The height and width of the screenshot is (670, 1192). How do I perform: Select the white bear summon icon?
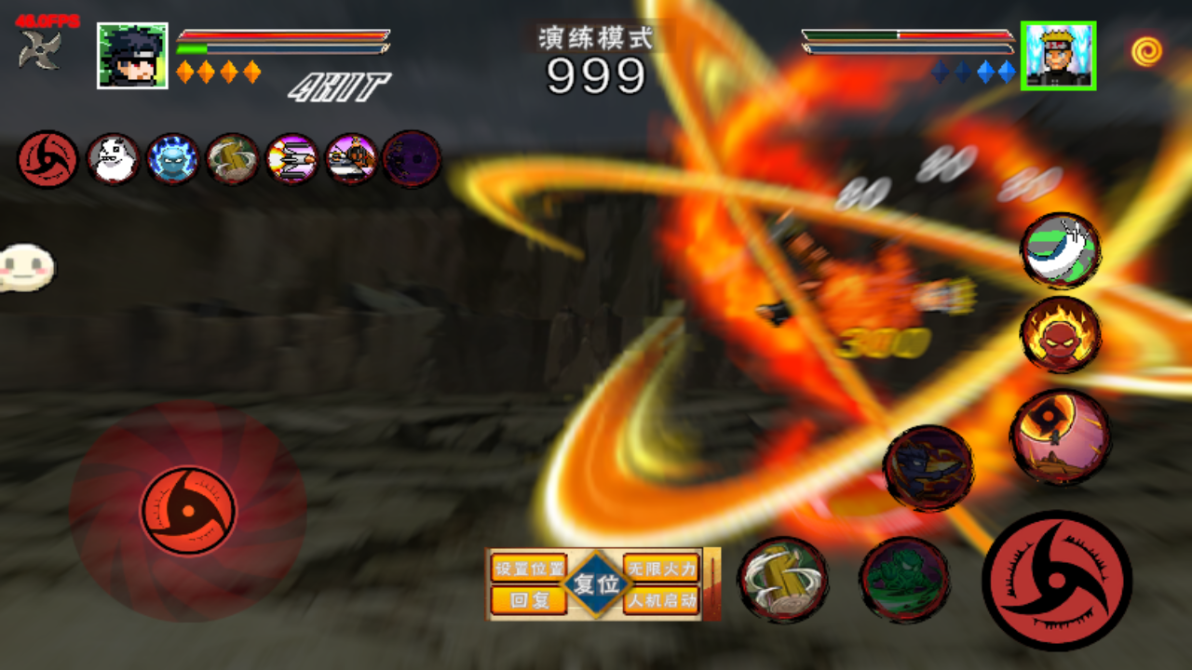tap(113, 159)
